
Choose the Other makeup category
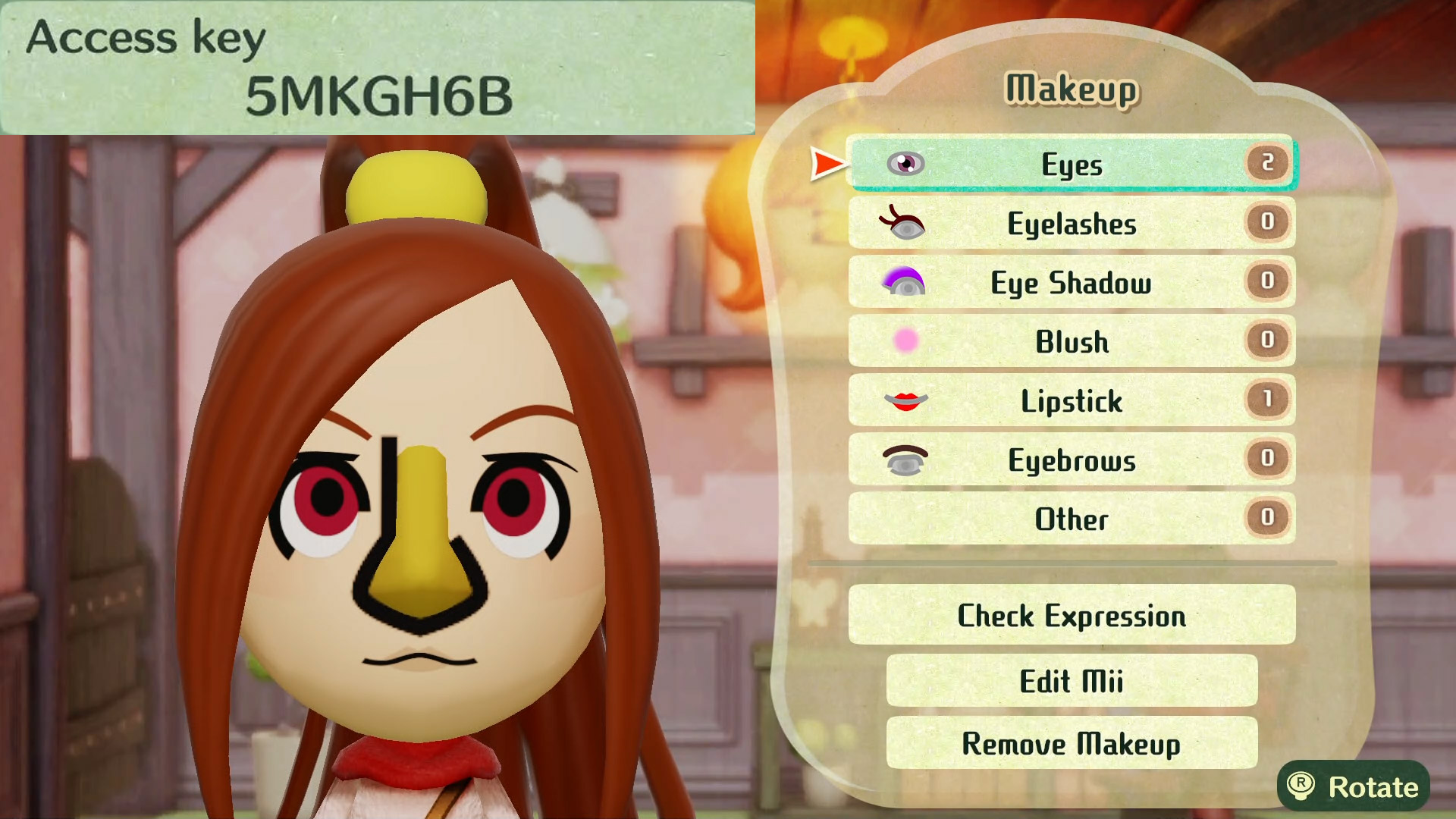pyautogui.click(x=1071, y=519)
